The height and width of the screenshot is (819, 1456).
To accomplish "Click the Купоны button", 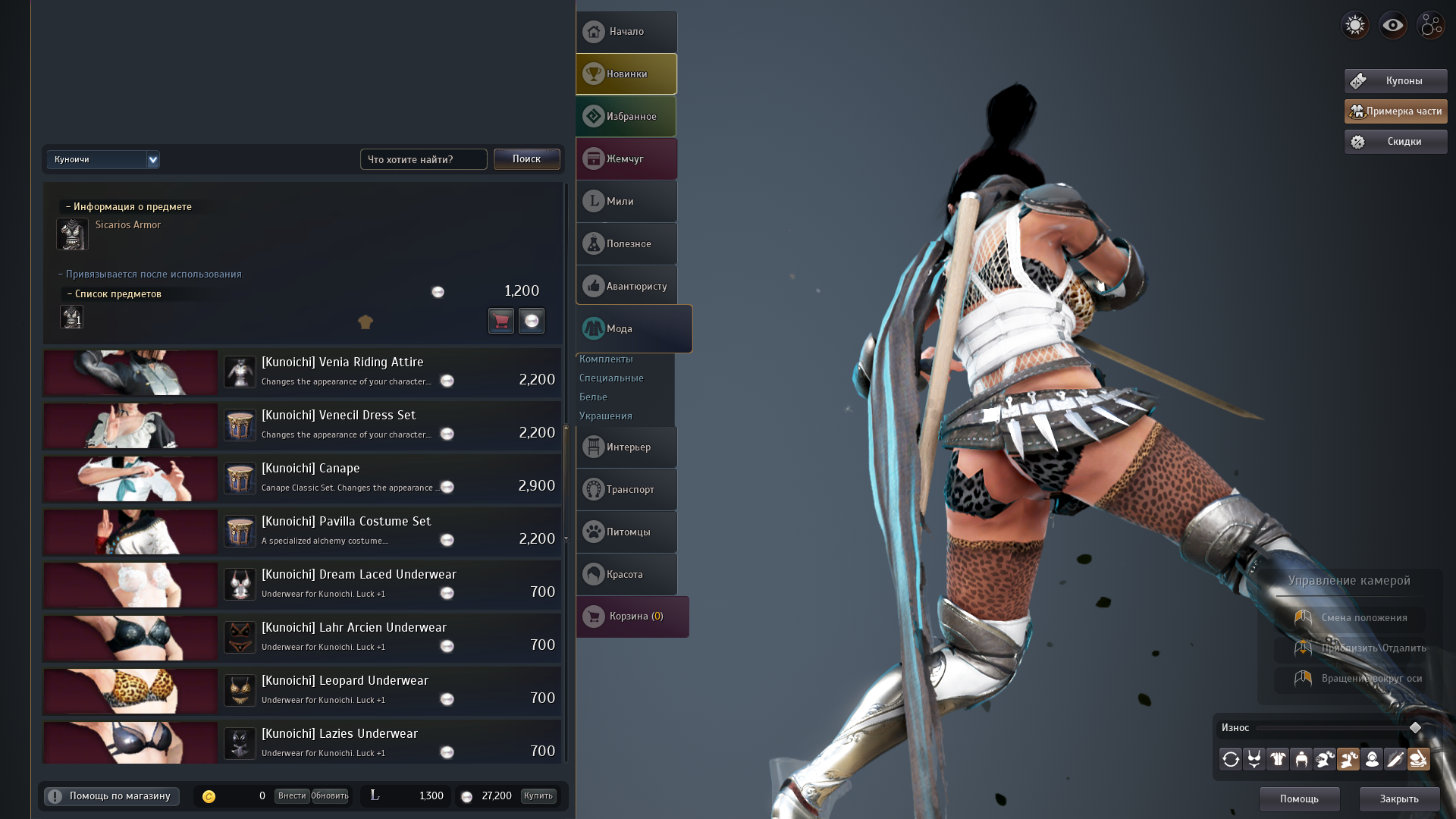I will pyautogui.click(x=1395, y=80).
